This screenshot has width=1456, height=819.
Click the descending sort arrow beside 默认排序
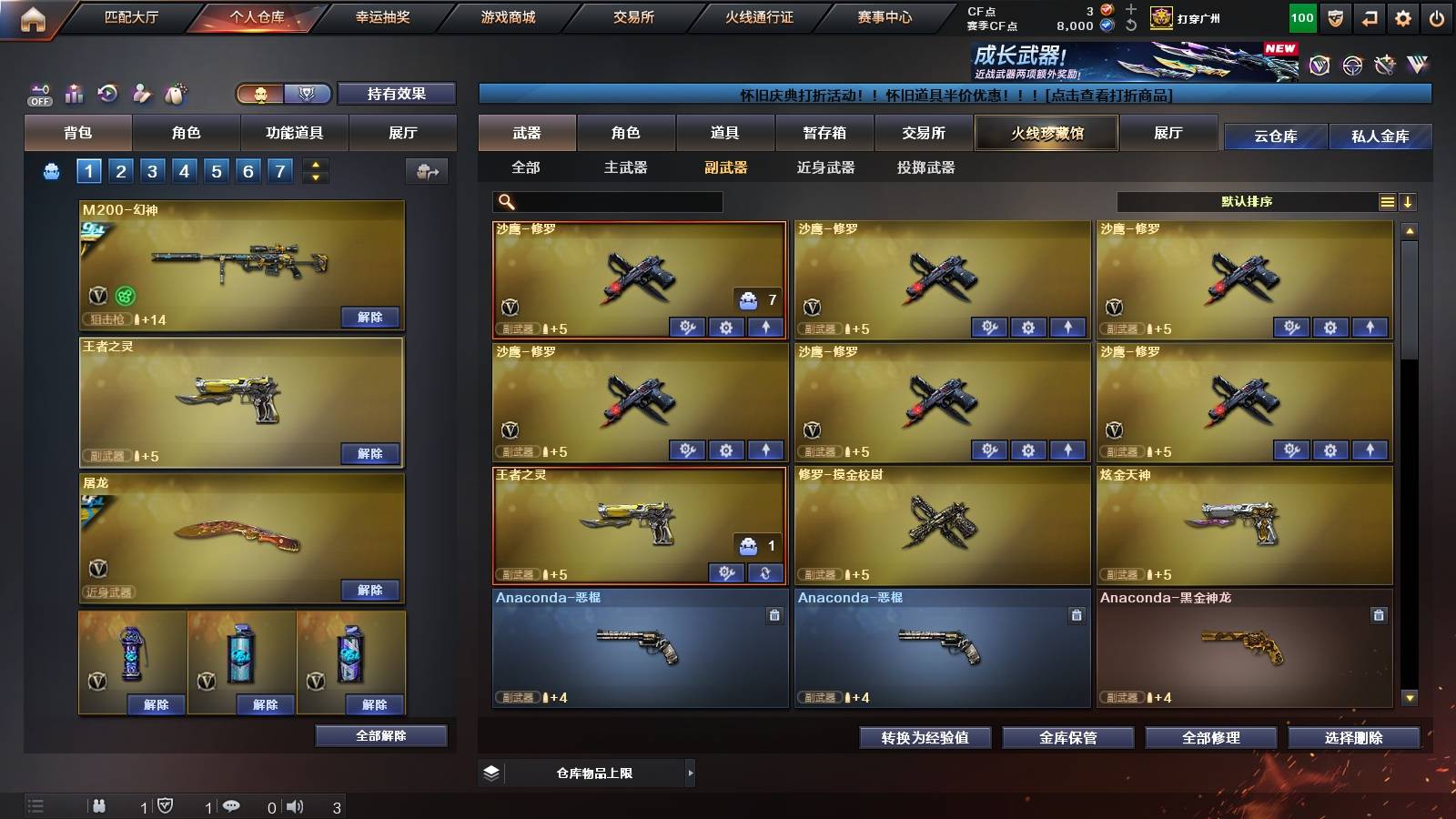[1408, 201]
